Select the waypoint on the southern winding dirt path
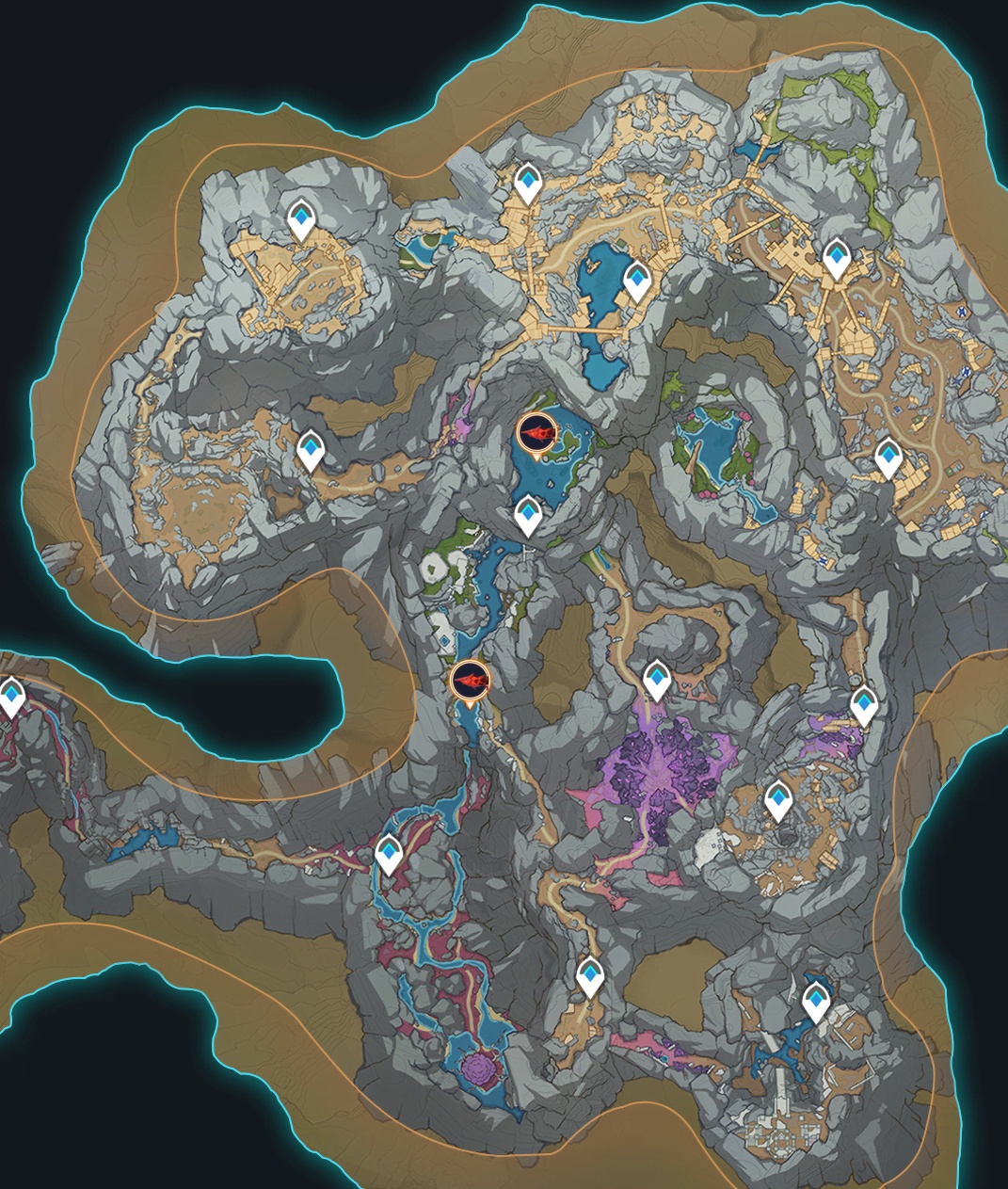The width and height of the screenshot is (1008, 1189). (589, 977)
